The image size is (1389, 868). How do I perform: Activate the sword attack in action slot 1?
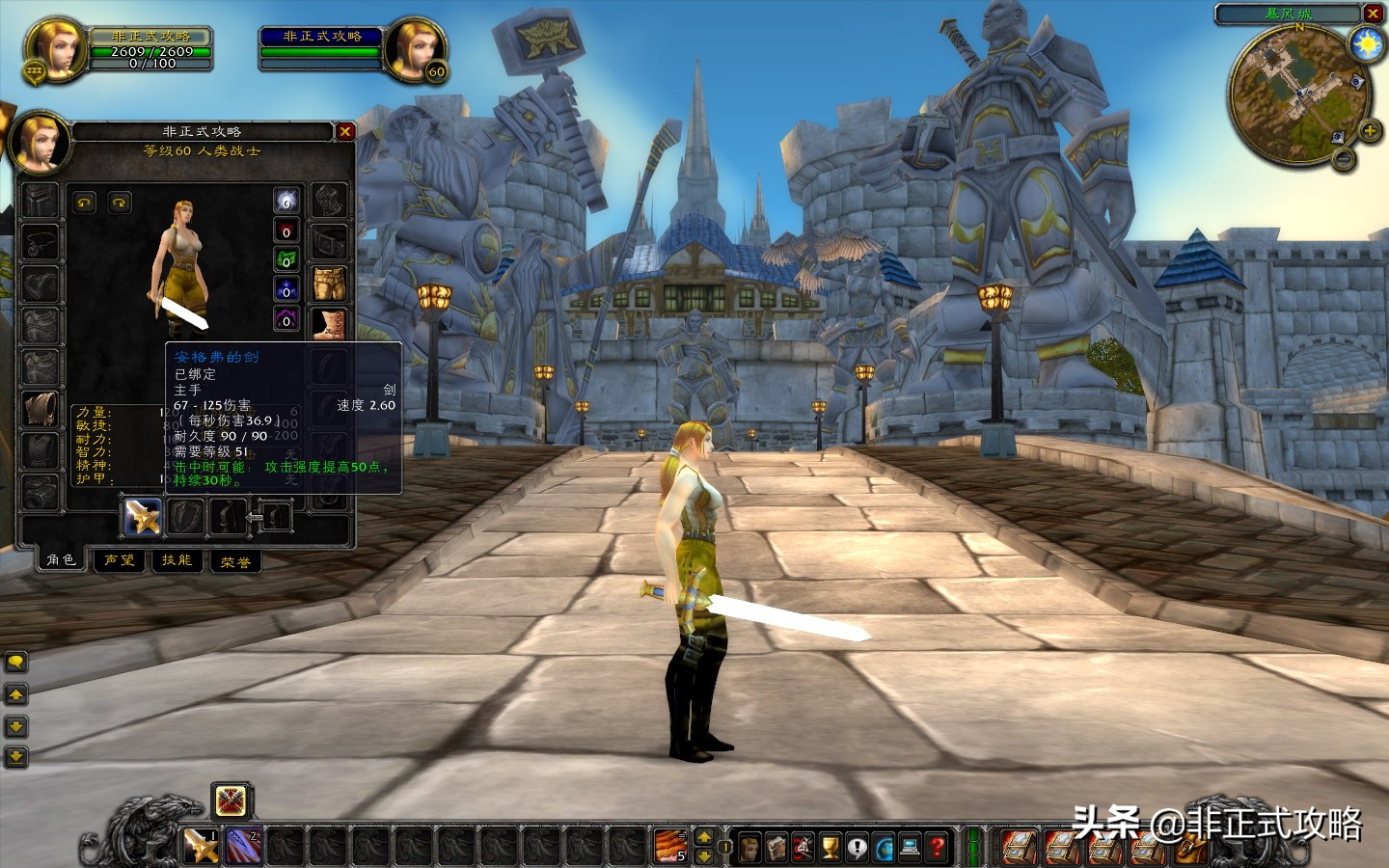[202, 846]
